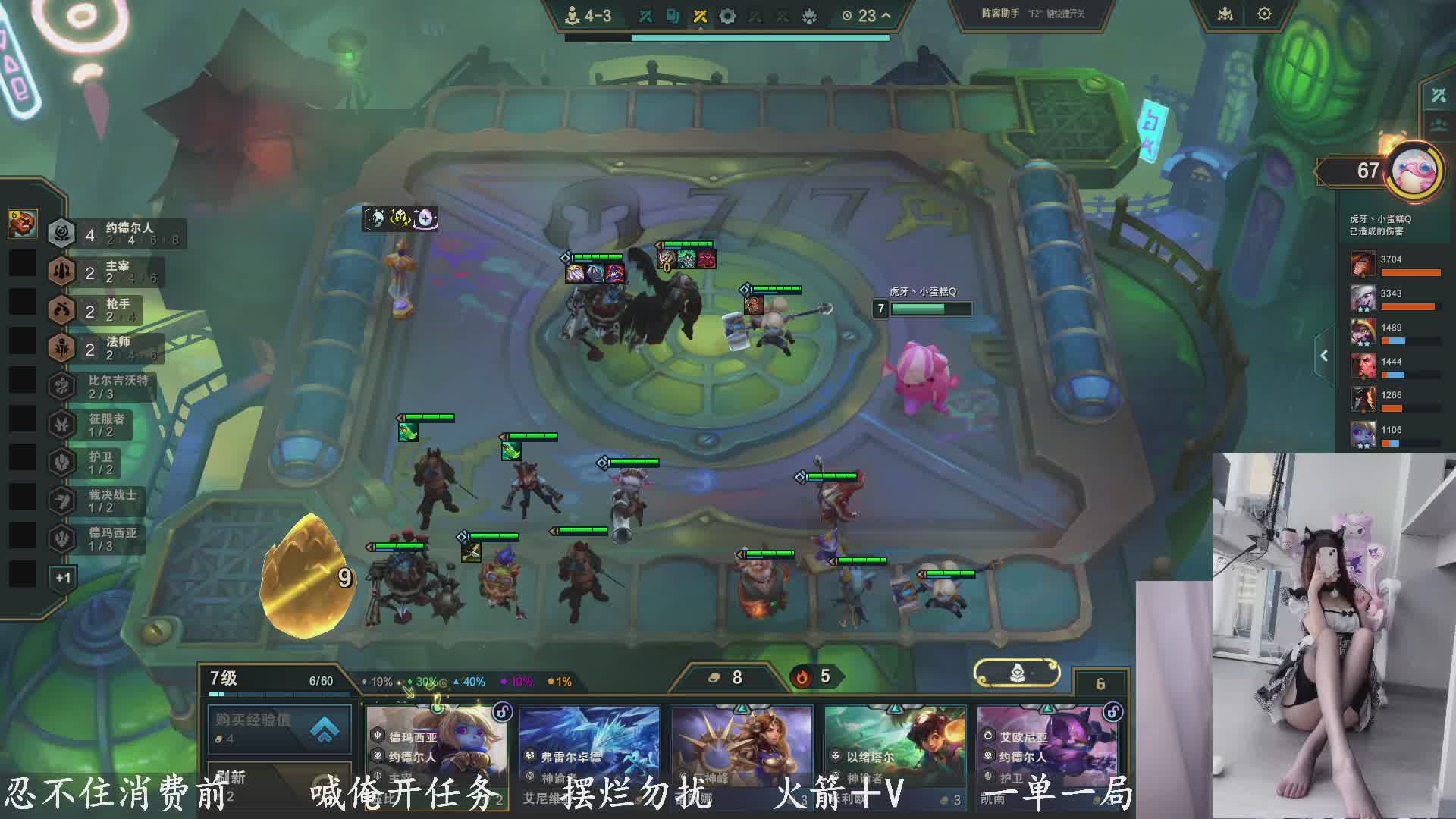
Task: Expand hidden traits with the +1 button
Action: tap(62, 578)
